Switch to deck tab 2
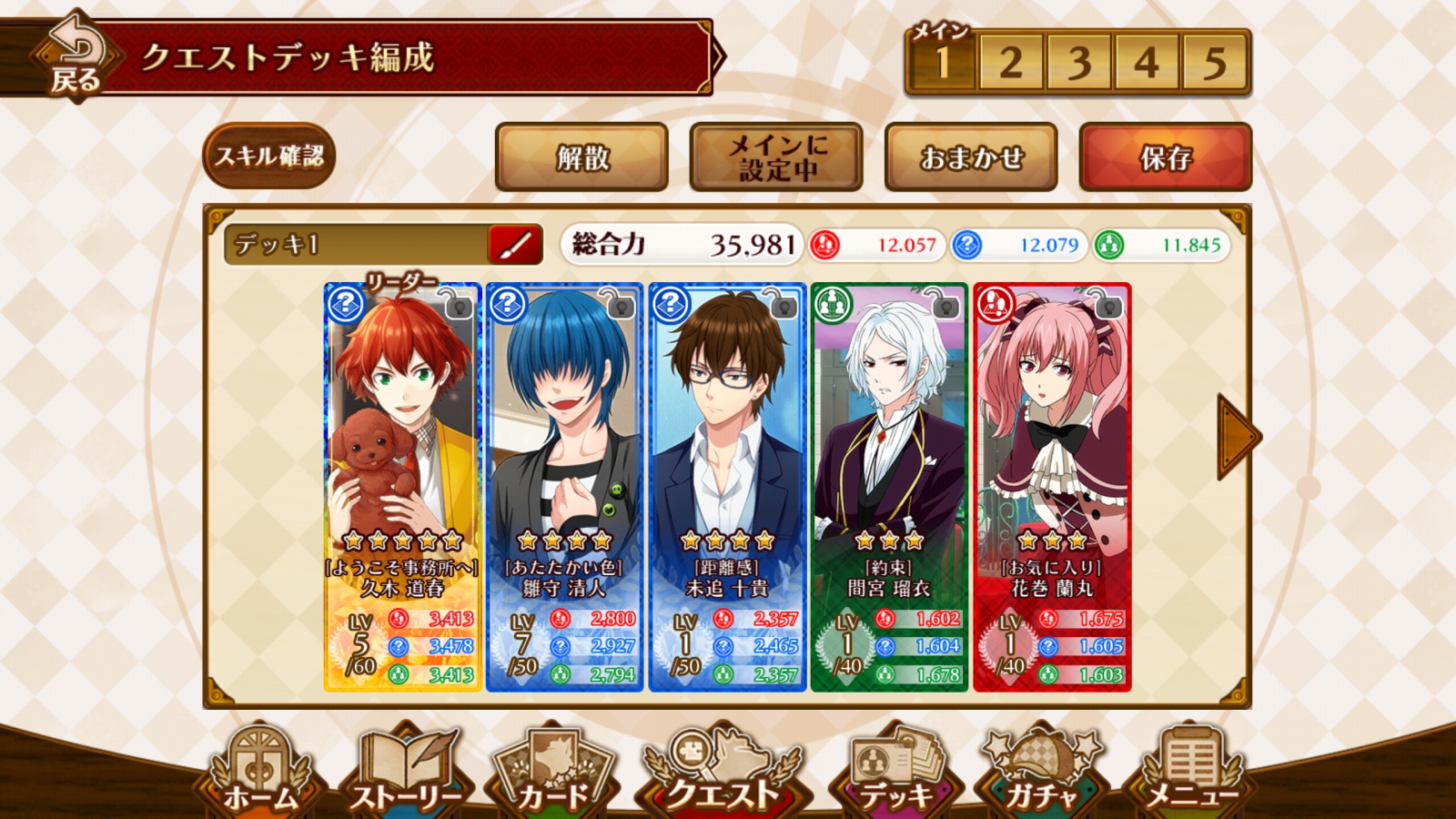The width and height of the screenshot is (1456, 819). (1010, 63)
